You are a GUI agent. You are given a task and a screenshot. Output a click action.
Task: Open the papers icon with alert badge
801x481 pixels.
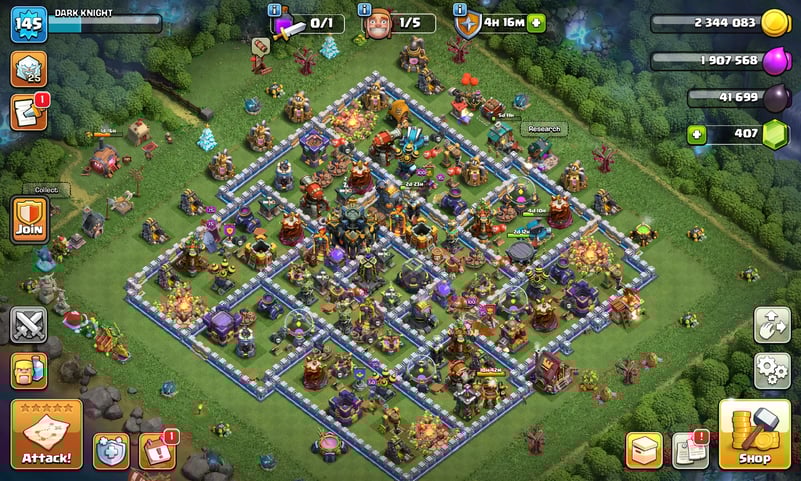pyautogui.click(x=690, y=450)
